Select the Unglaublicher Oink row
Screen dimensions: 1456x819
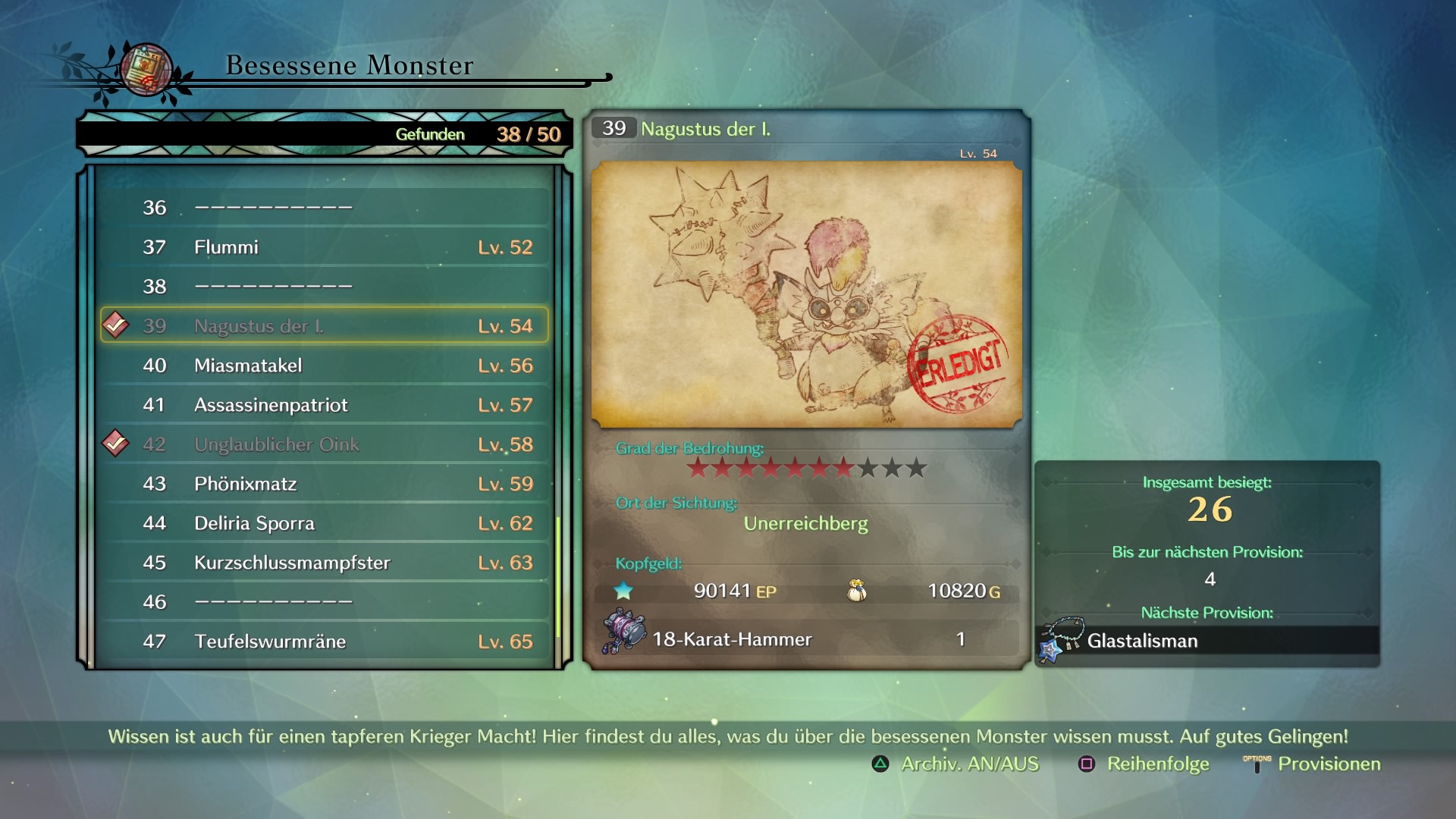(325, 444)
